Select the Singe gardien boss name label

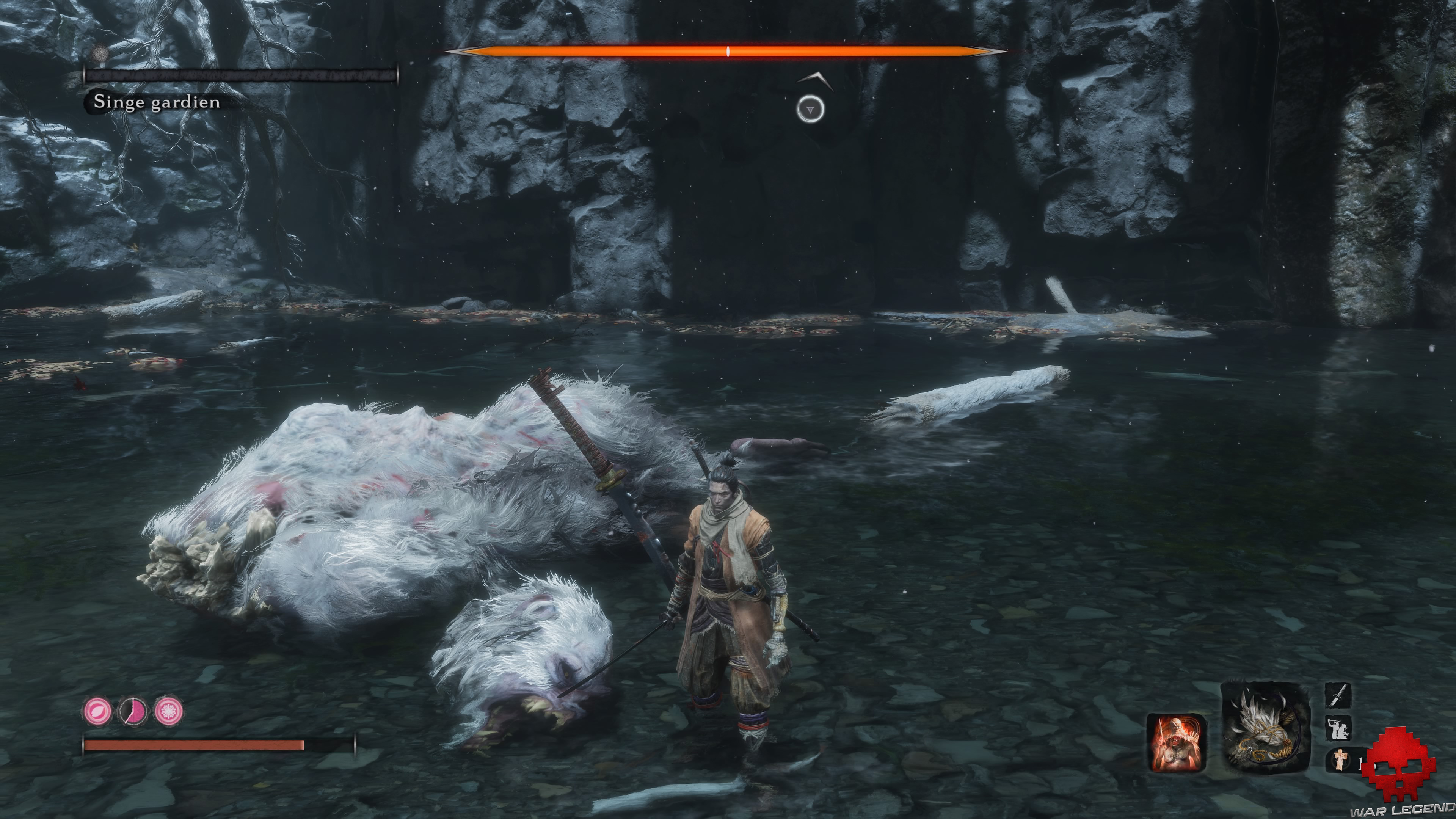[x=157, y=103]
